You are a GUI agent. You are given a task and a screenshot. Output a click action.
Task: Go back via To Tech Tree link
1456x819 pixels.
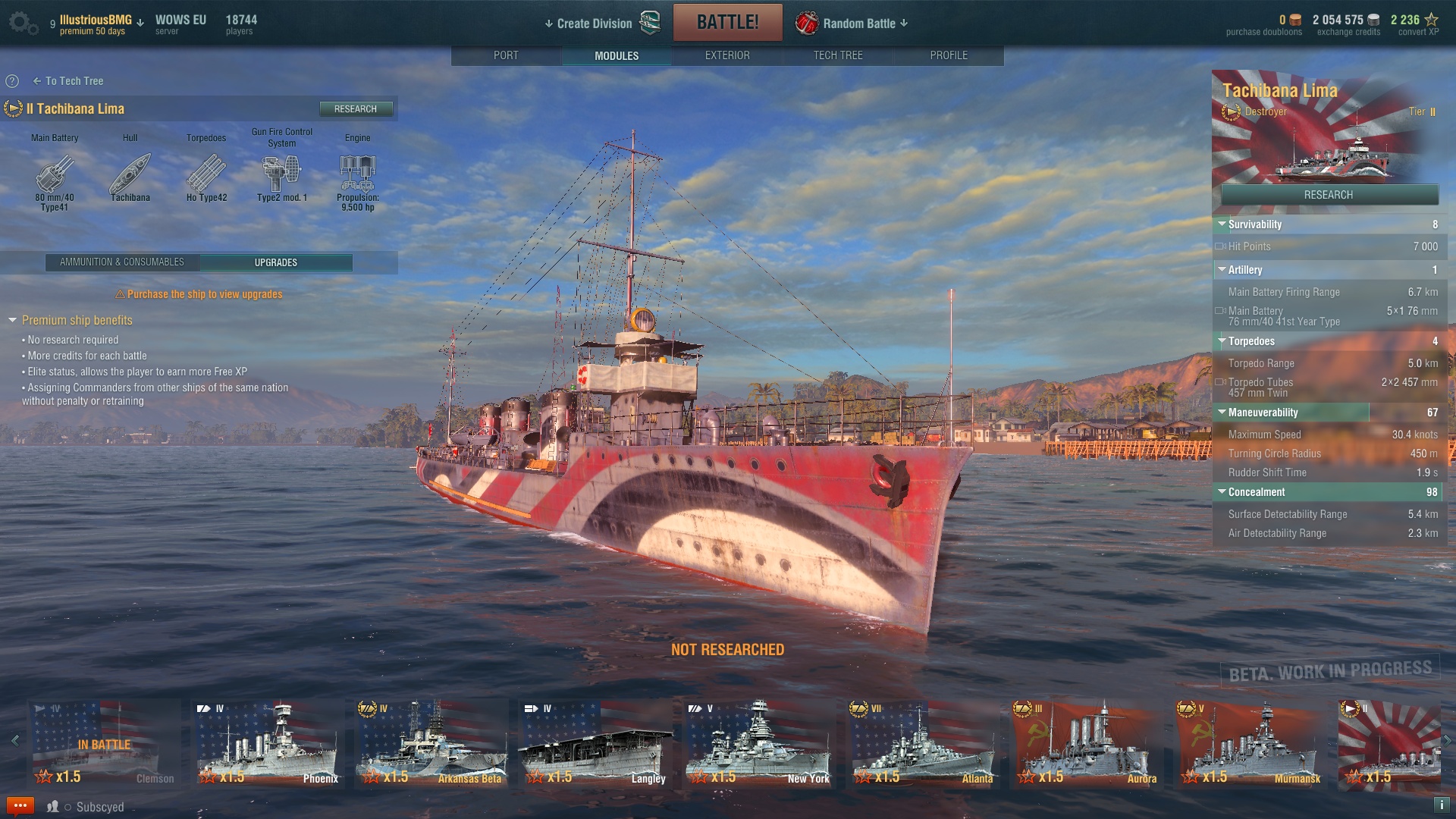[x=68, y=81]
